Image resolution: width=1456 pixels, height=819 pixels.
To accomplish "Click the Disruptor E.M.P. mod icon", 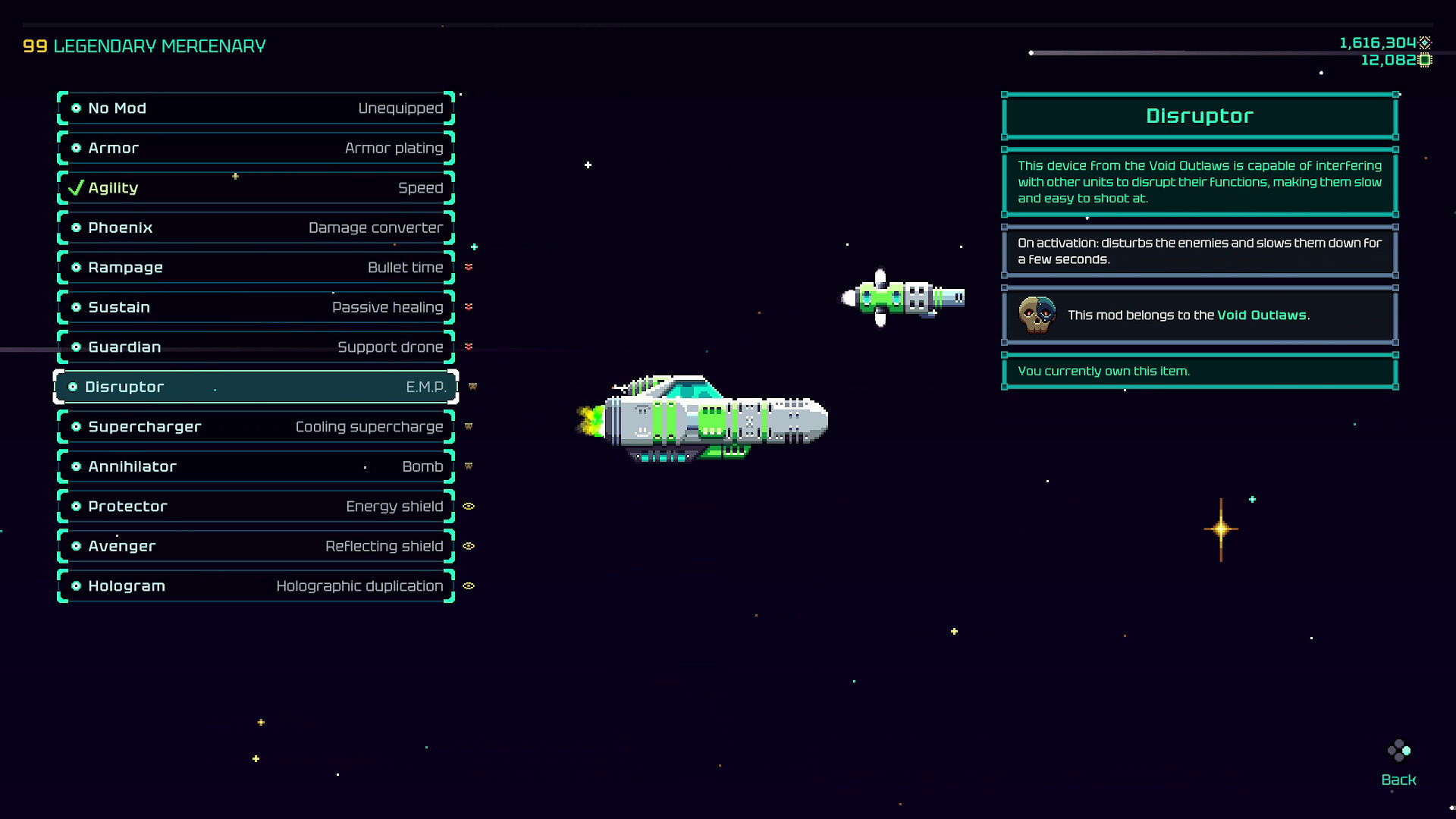I will (x=74, y=387).
